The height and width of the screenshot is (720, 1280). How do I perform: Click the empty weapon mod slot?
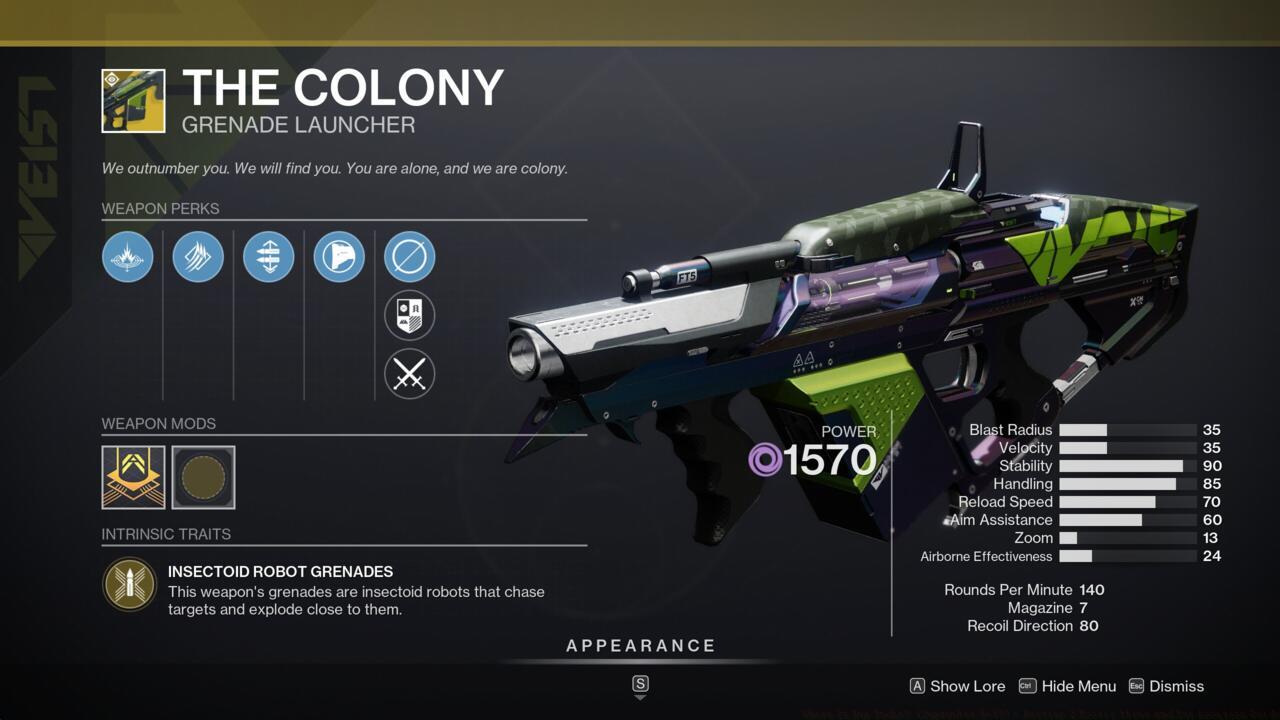pos(204,477)
